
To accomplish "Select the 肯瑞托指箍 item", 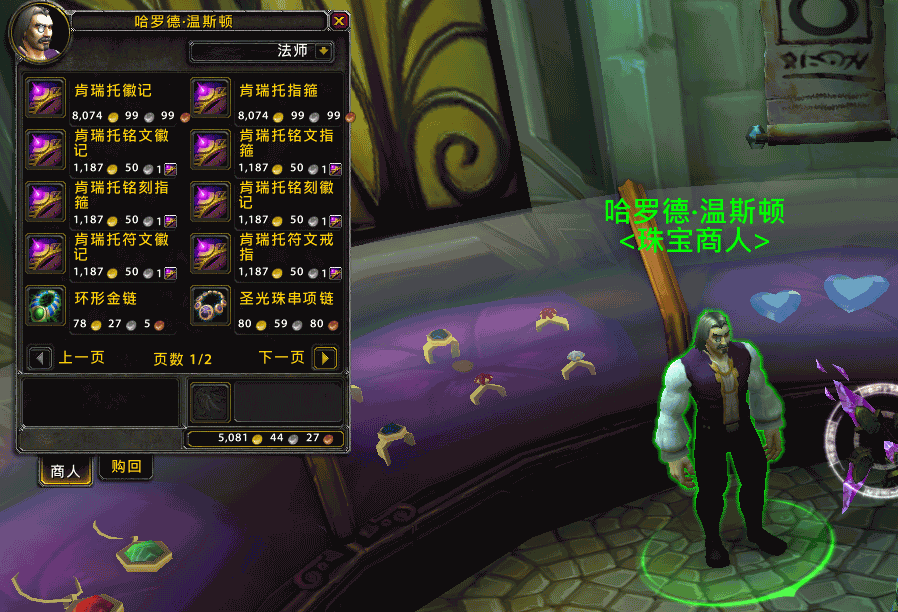I will (x=210, y=98).
